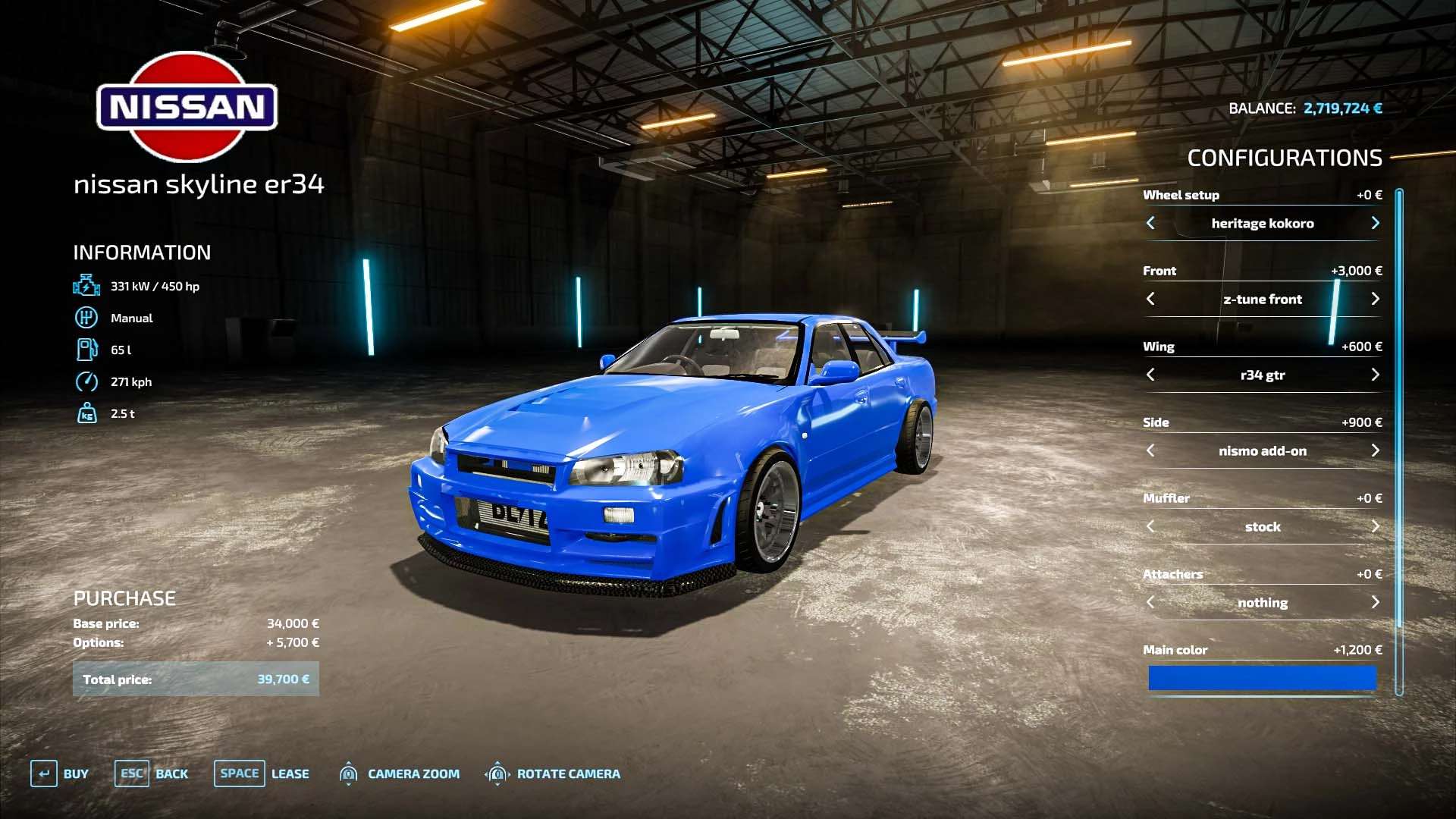Switch to previous Front bumper option
1456x819 pixels.
(x=1150, y=299)
